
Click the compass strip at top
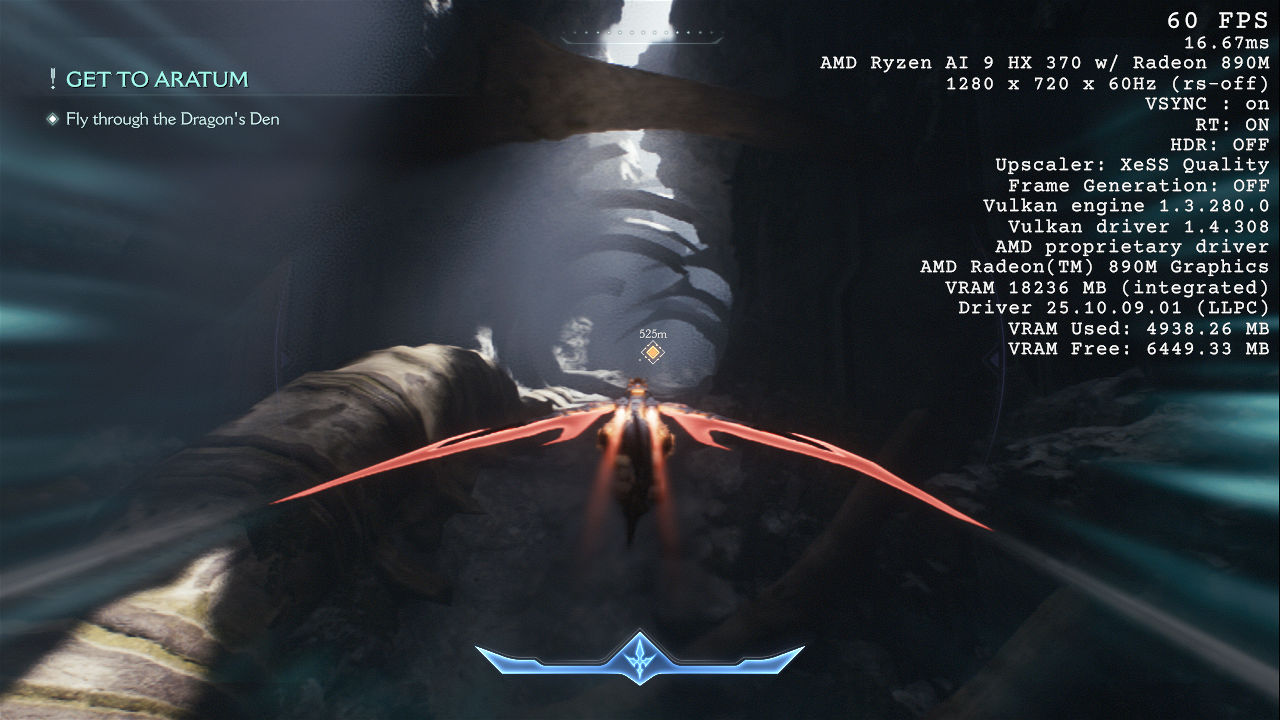640,35
